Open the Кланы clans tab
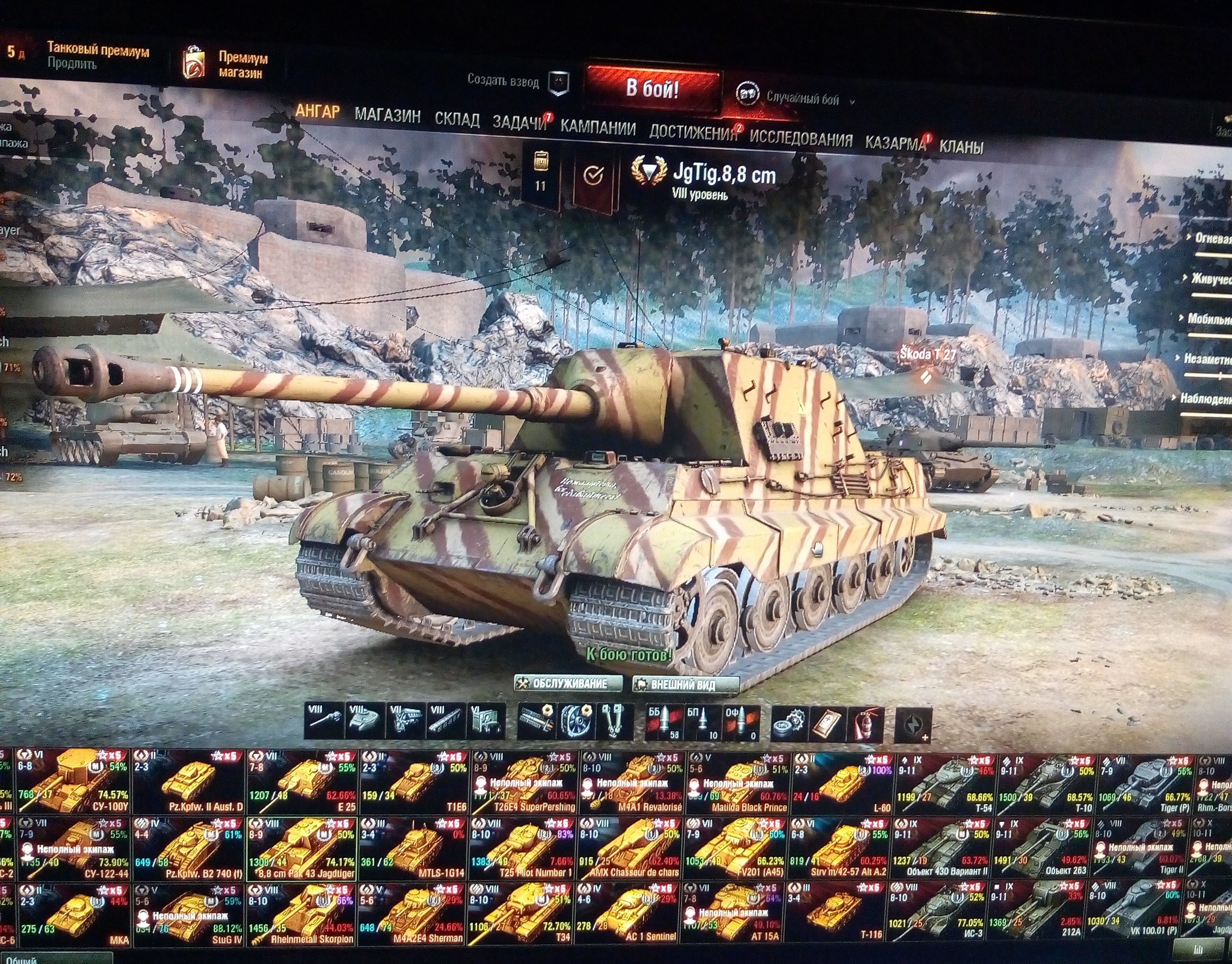 point(961,146)
